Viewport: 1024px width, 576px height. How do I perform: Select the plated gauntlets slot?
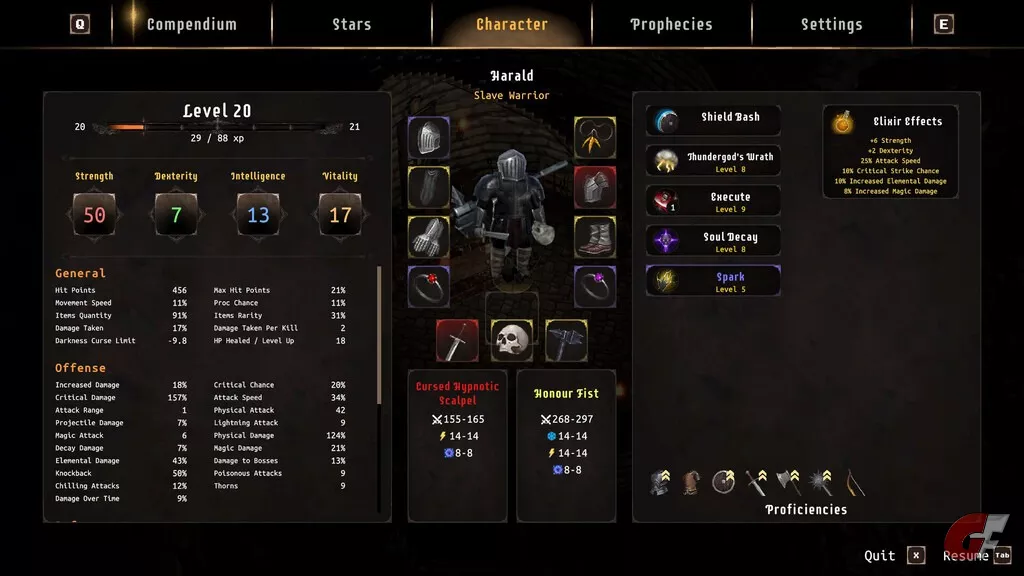click(x=429, y=237)
